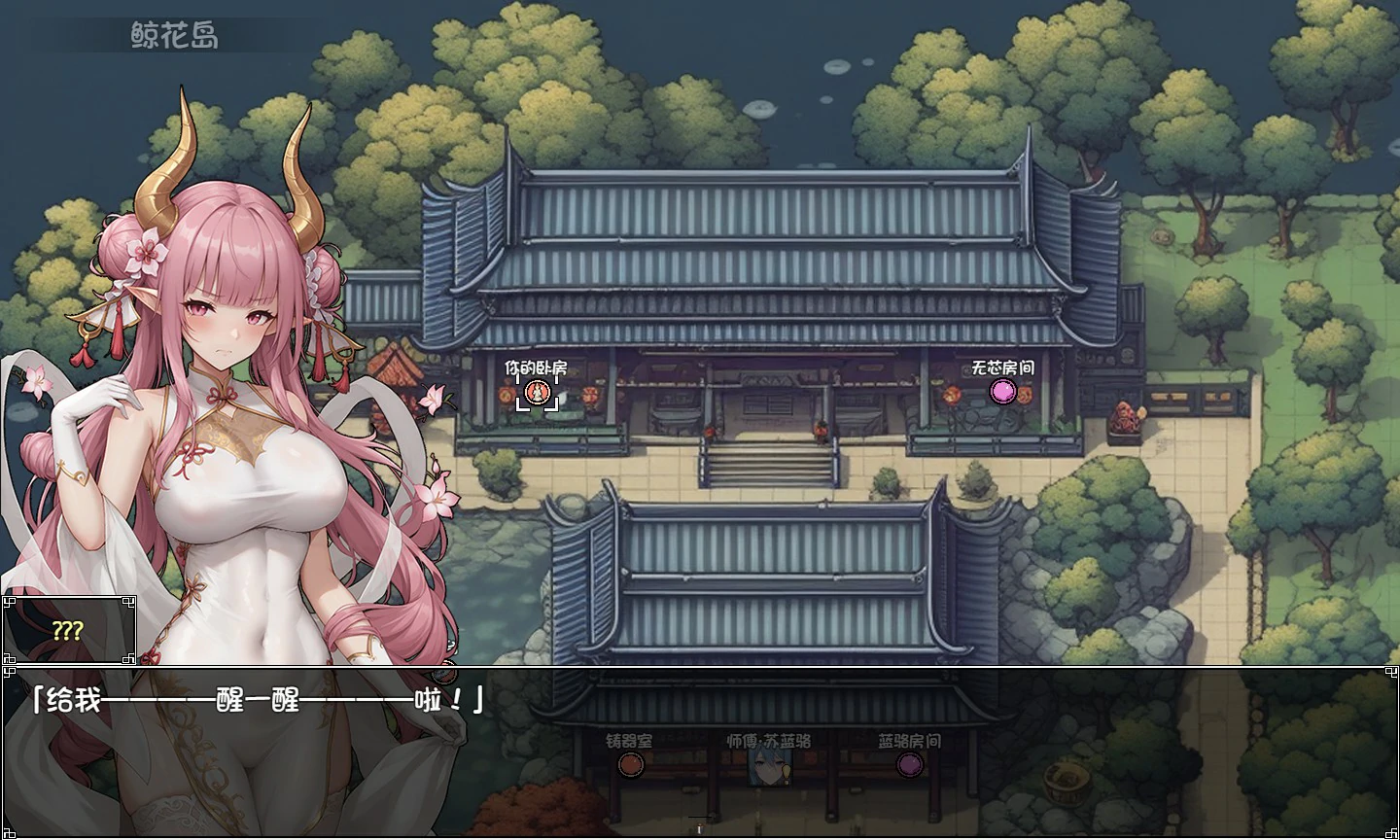Click the ??? speaker name box
1400x840 pixels.
click(70, 629)
